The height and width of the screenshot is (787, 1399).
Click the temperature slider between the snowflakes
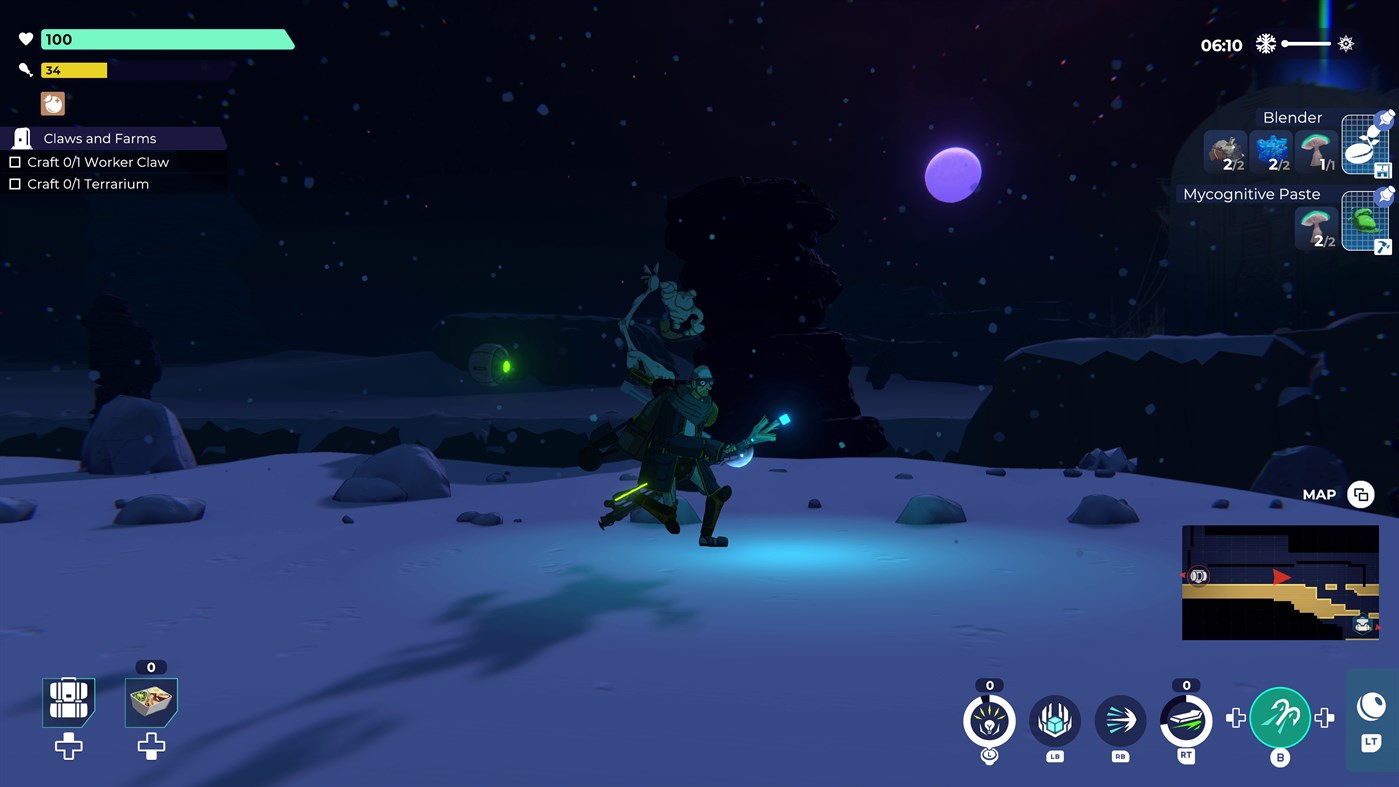(1306, 44)
